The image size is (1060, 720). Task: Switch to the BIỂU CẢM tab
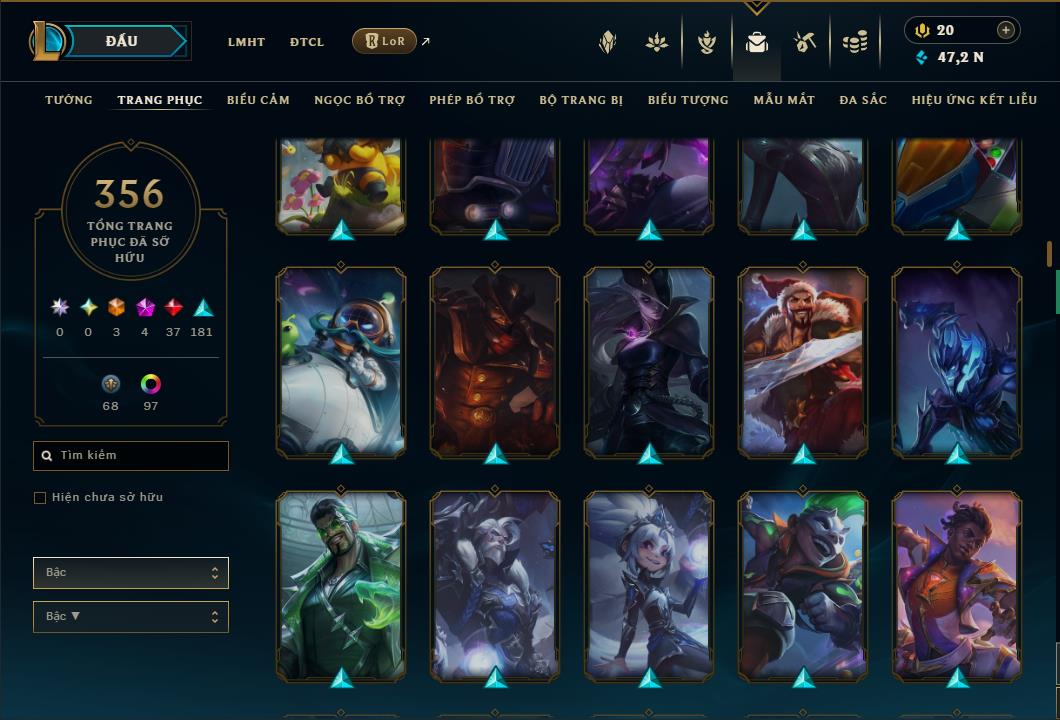pyautogui.click(x=258, y=100)
